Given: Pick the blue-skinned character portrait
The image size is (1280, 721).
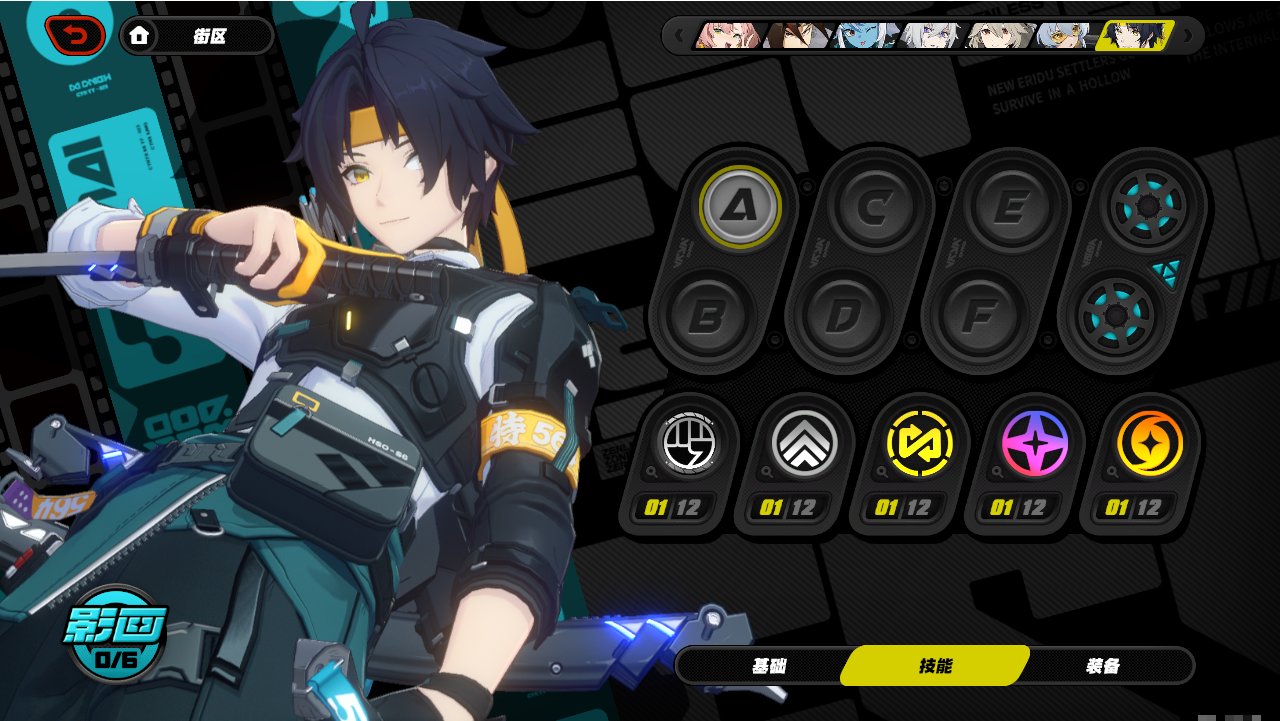Looking at the screenshot, I should pos(864,36).
